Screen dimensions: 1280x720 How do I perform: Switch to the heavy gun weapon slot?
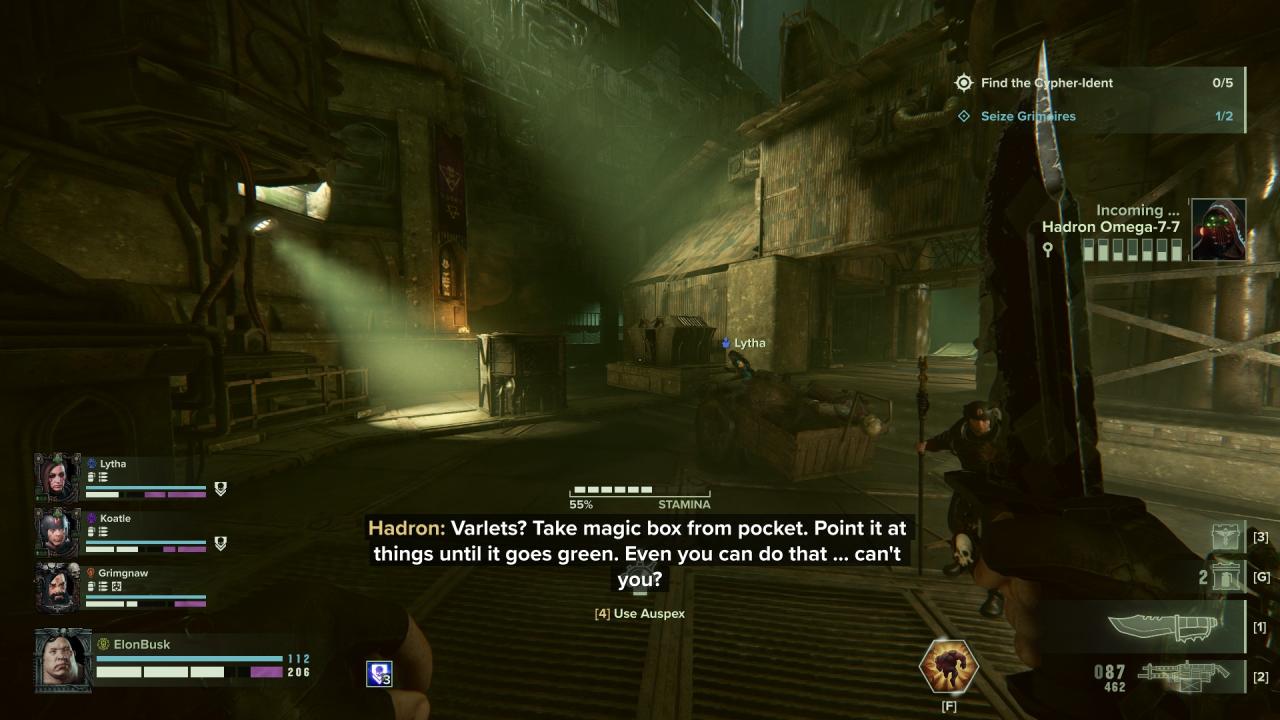point(1185,675)
